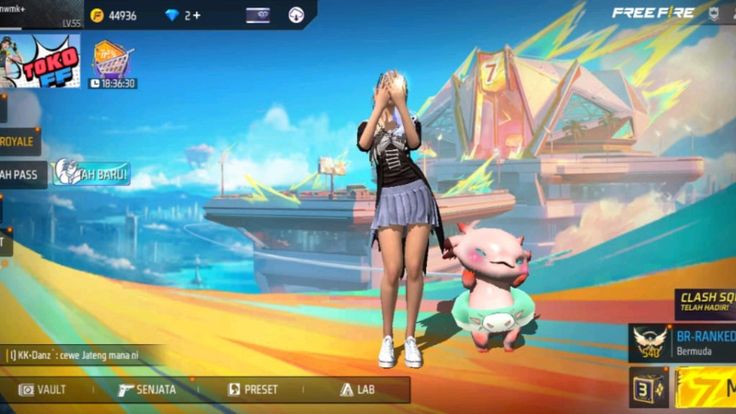Open the Royale side menu
Viewport: 736px width, 414px height.
tap(18, 141)
